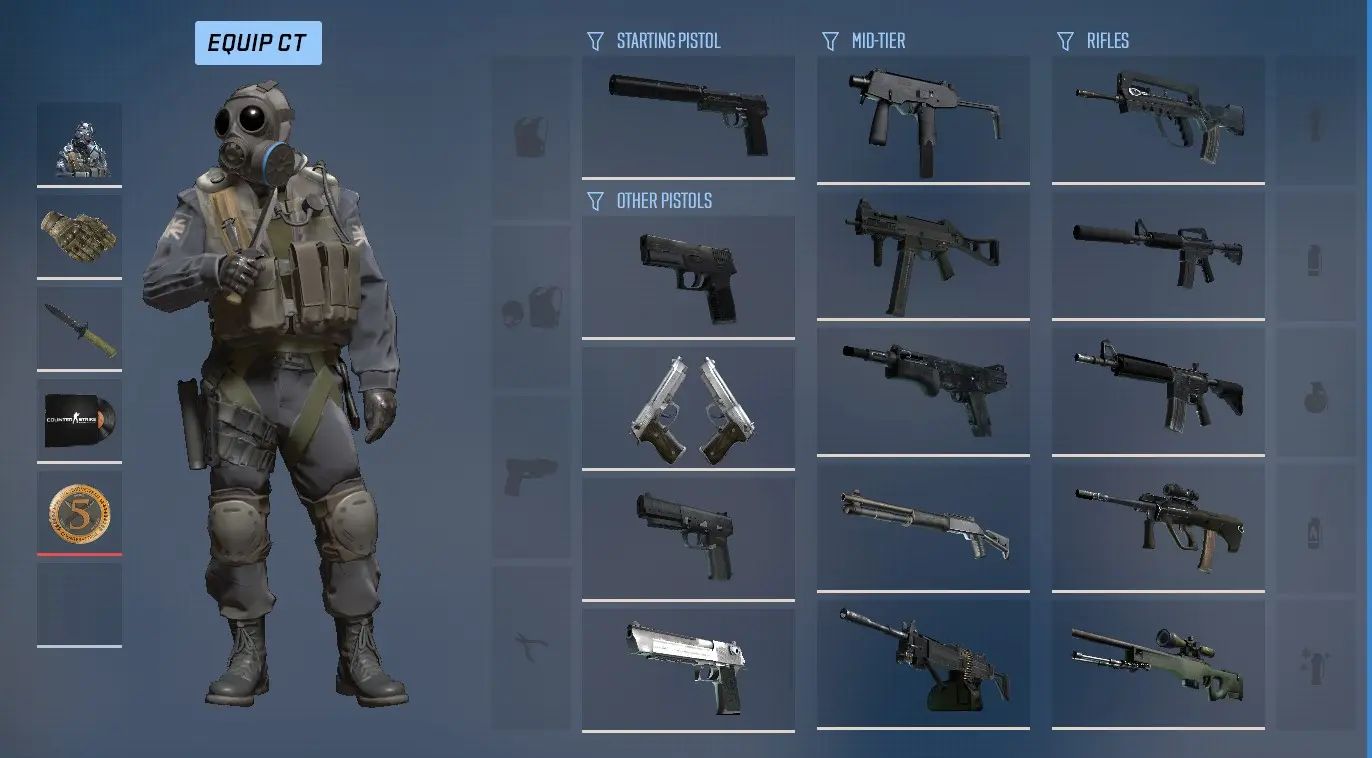This screenshot has width=1372, height=758.
Task: Select the Service Medal slot
Action: (x=79, y=512)
